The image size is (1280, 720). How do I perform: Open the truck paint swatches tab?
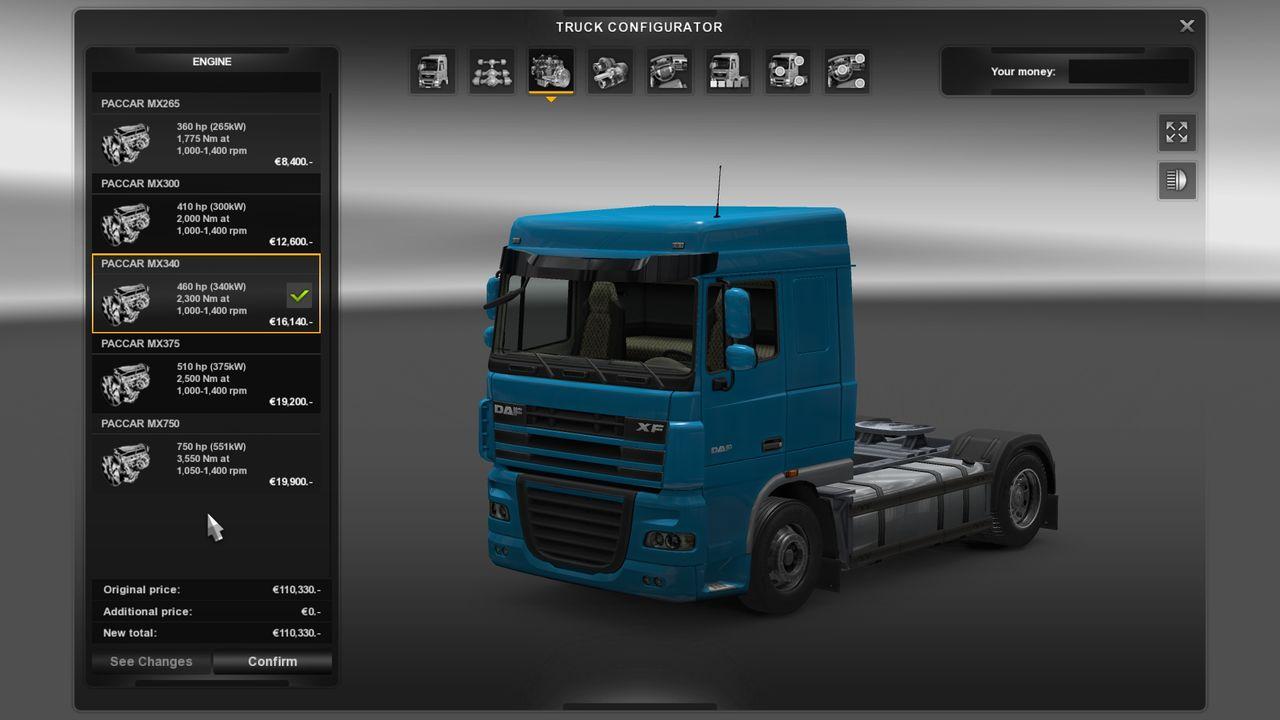click(728, 71)
